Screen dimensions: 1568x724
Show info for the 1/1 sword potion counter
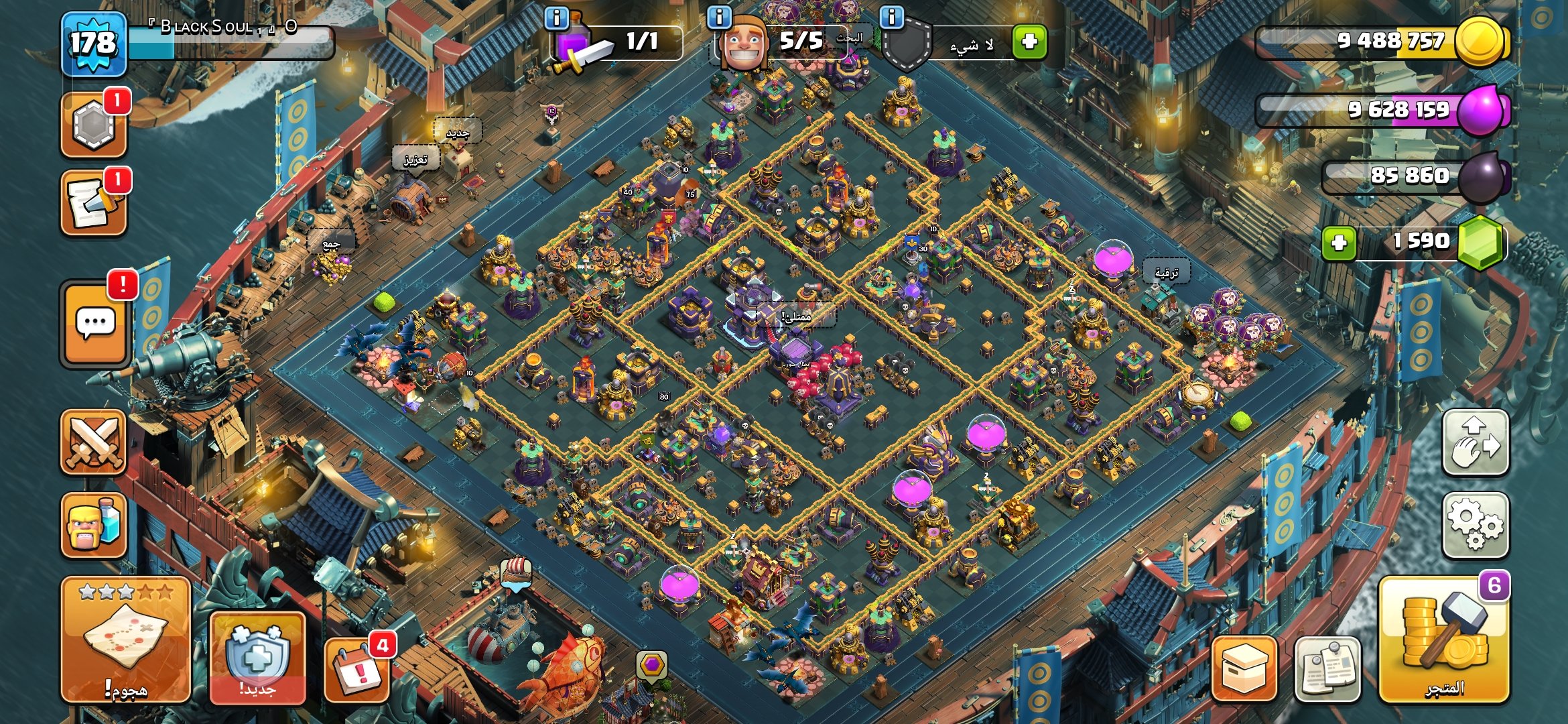pos(557,18)
